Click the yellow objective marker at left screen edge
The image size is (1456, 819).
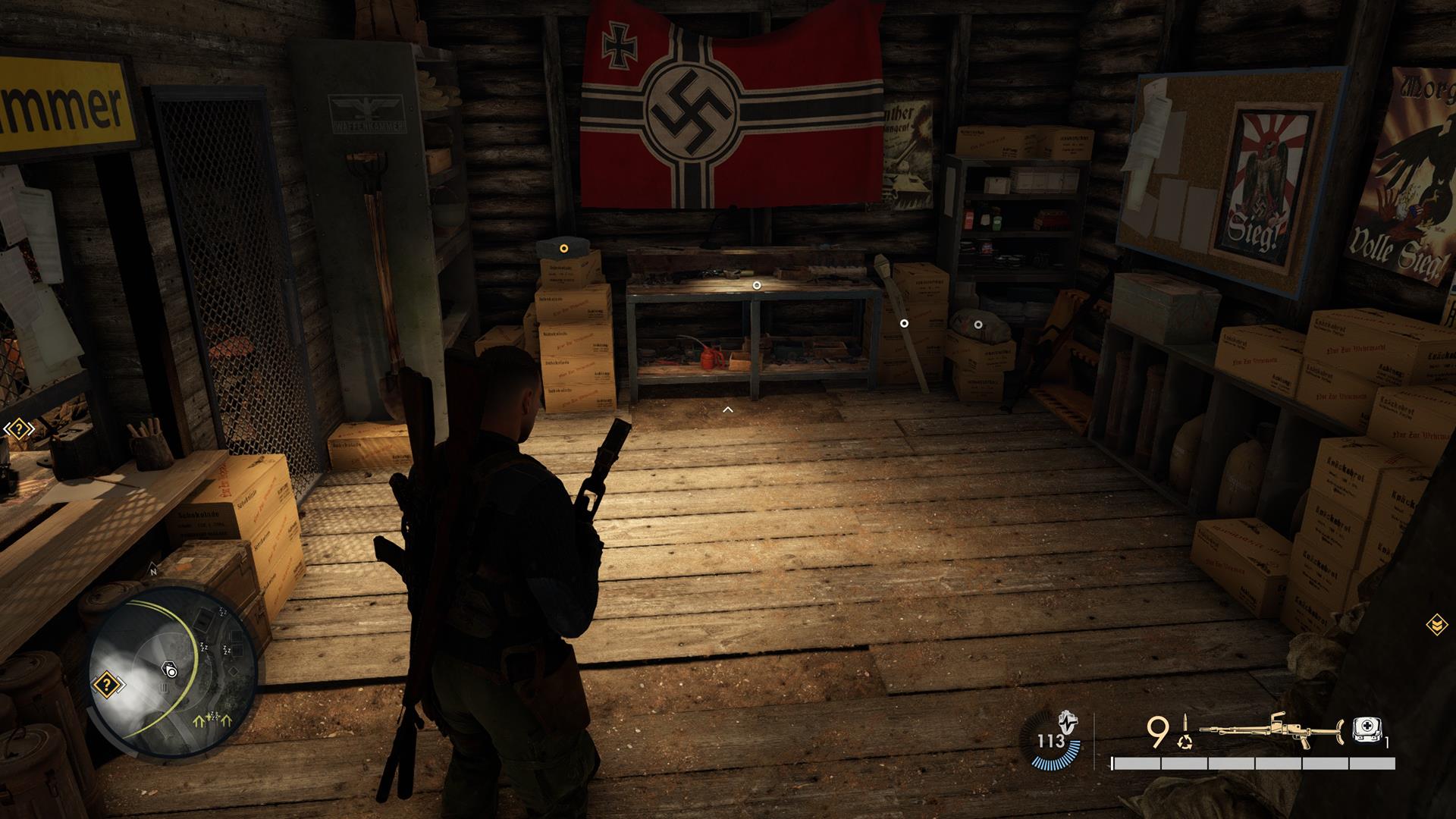18,430
